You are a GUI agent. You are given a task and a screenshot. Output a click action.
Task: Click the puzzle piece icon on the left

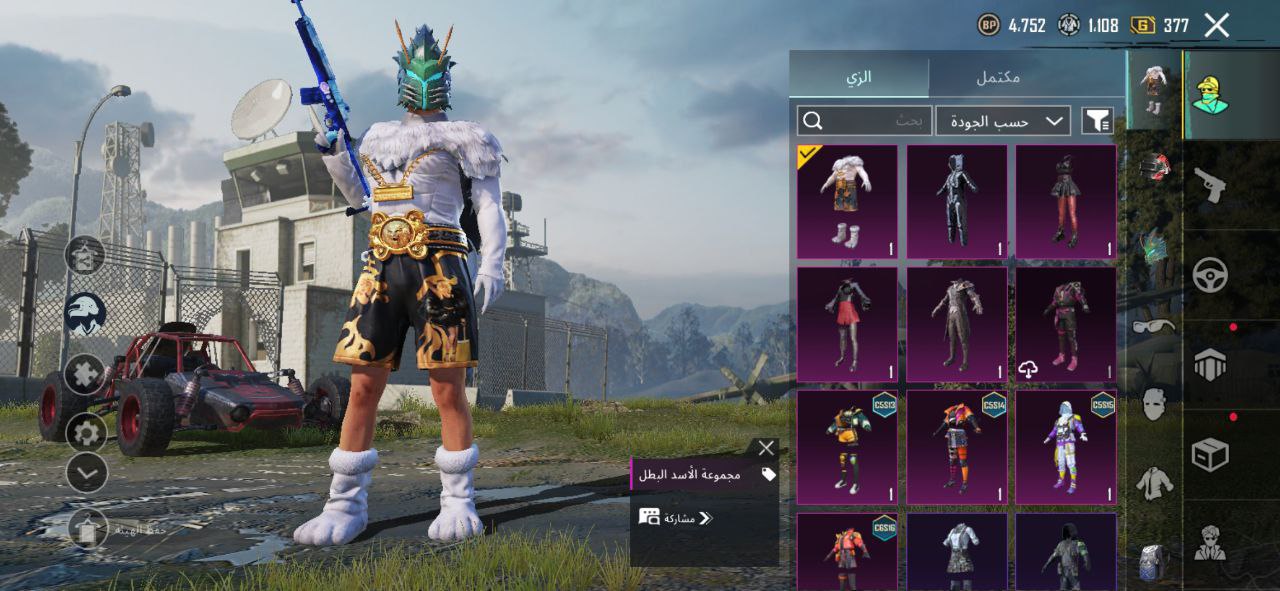click(86, 374)
